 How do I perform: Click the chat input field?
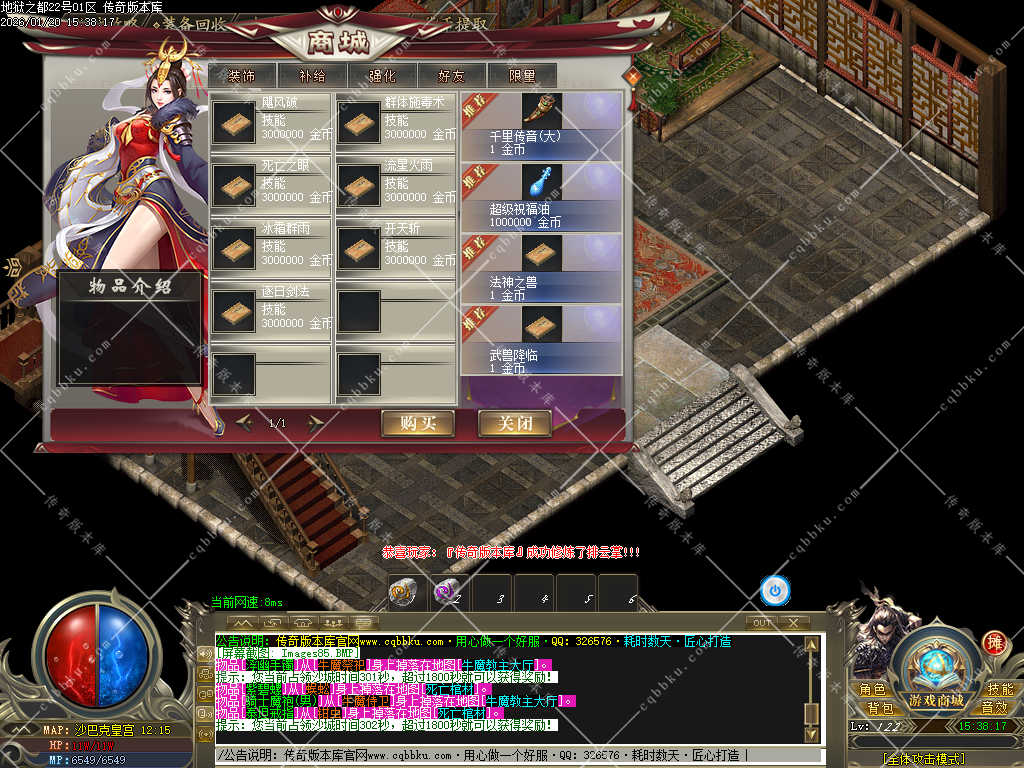(520, 756)
